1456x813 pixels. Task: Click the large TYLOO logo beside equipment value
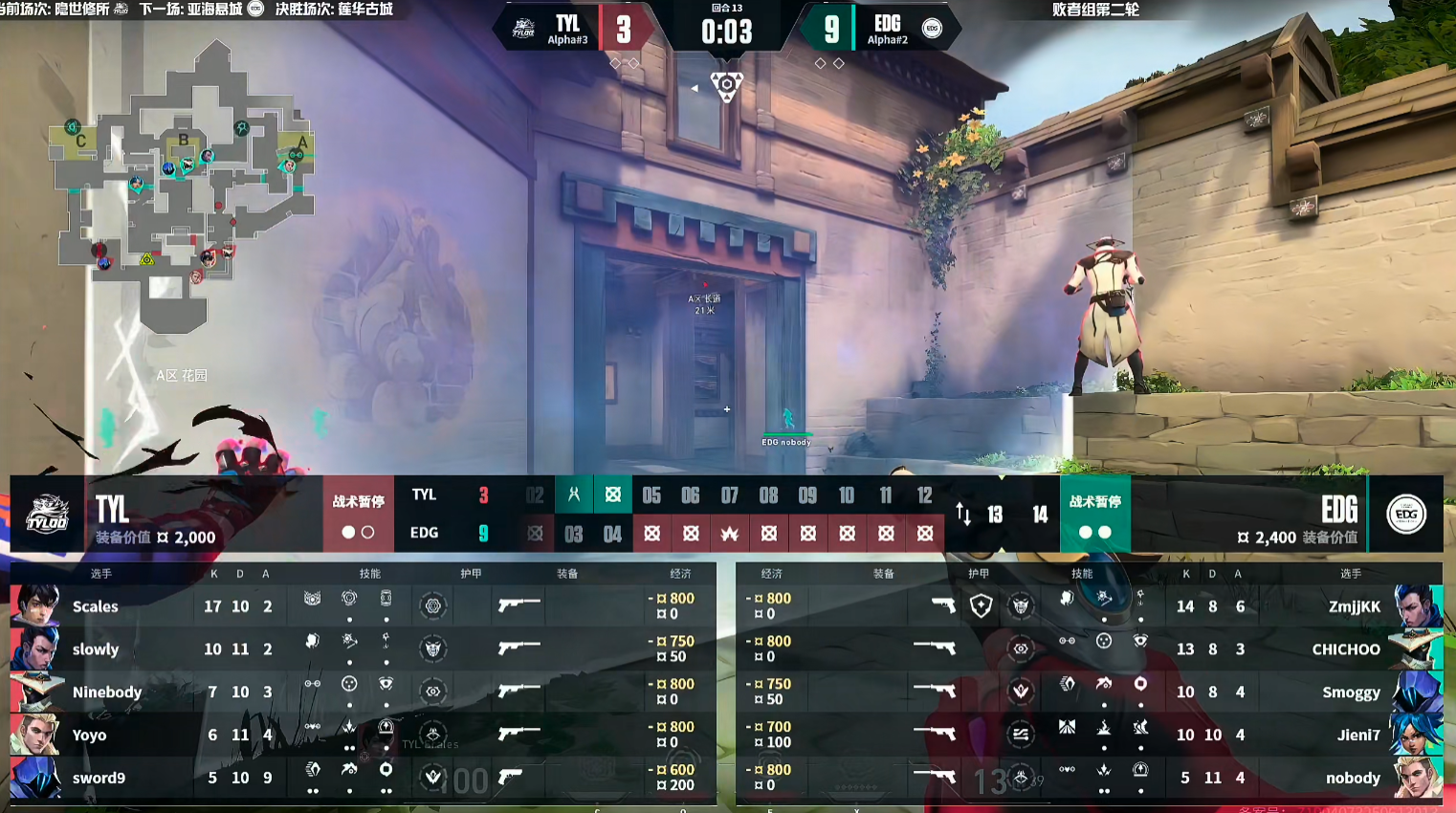point(47,514)
